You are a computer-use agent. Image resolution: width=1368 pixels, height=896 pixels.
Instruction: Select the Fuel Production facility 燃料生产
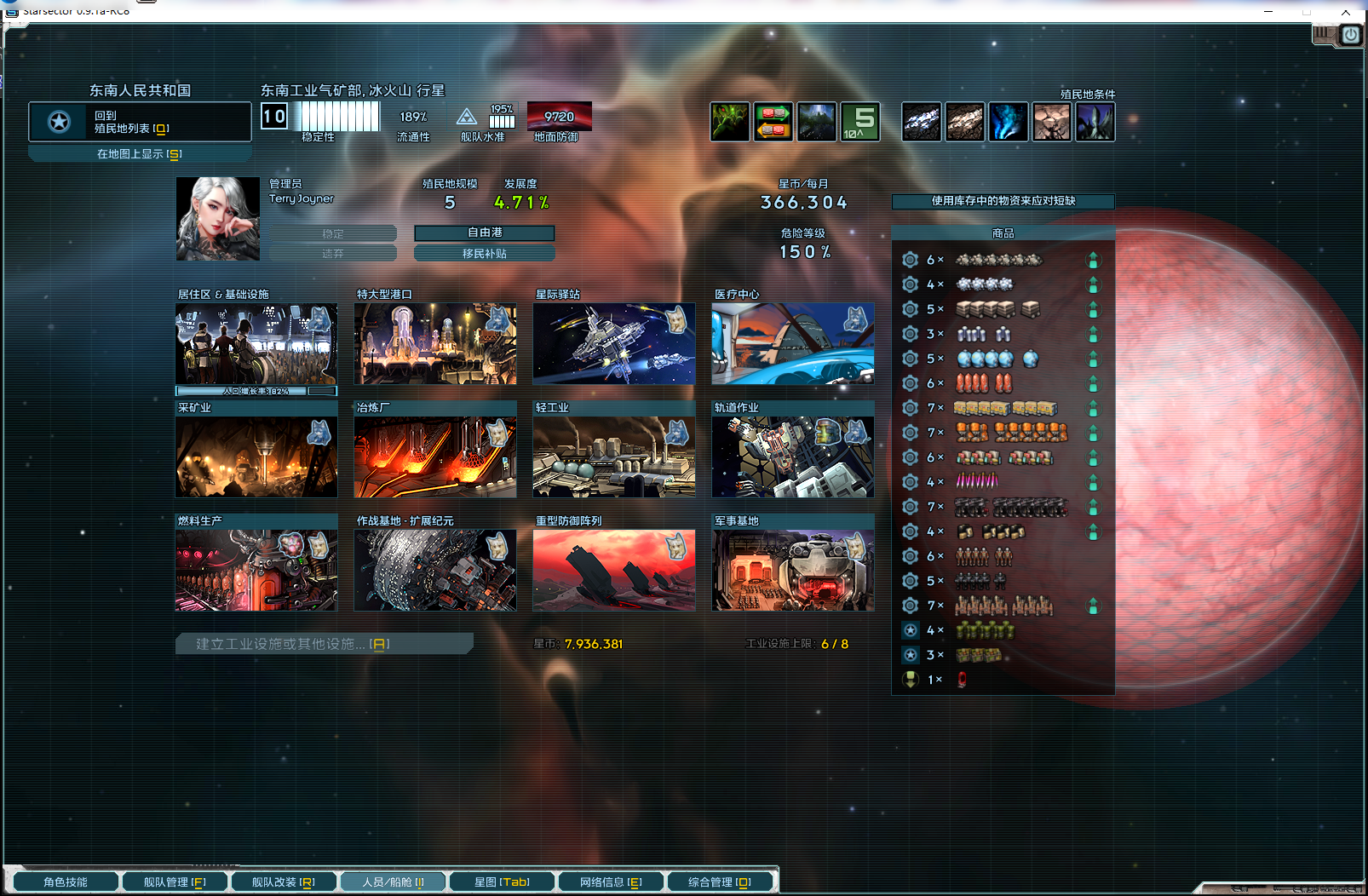tap(256, 569)
